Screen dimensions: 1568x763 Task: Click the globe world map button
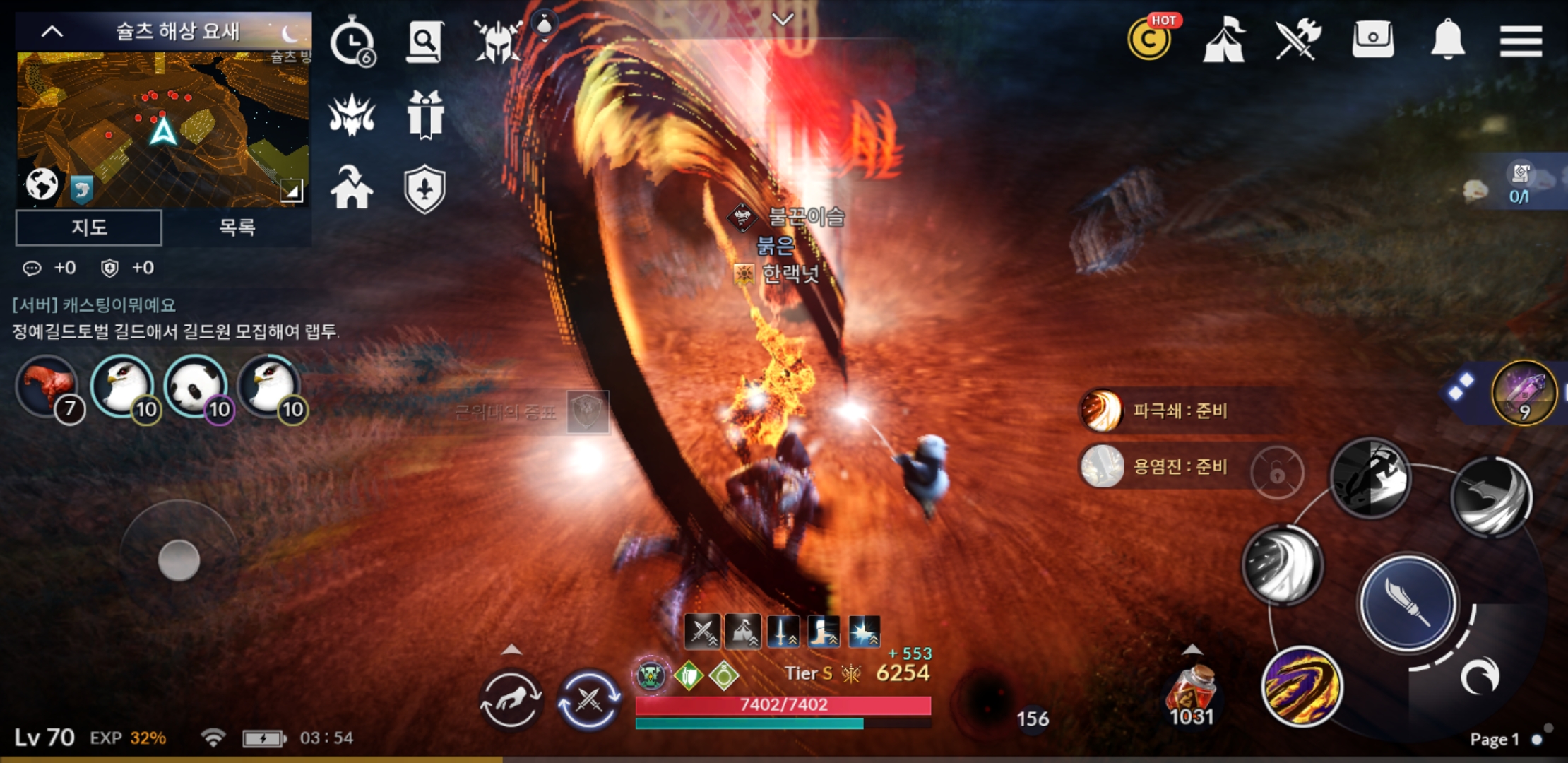[42, 185]
